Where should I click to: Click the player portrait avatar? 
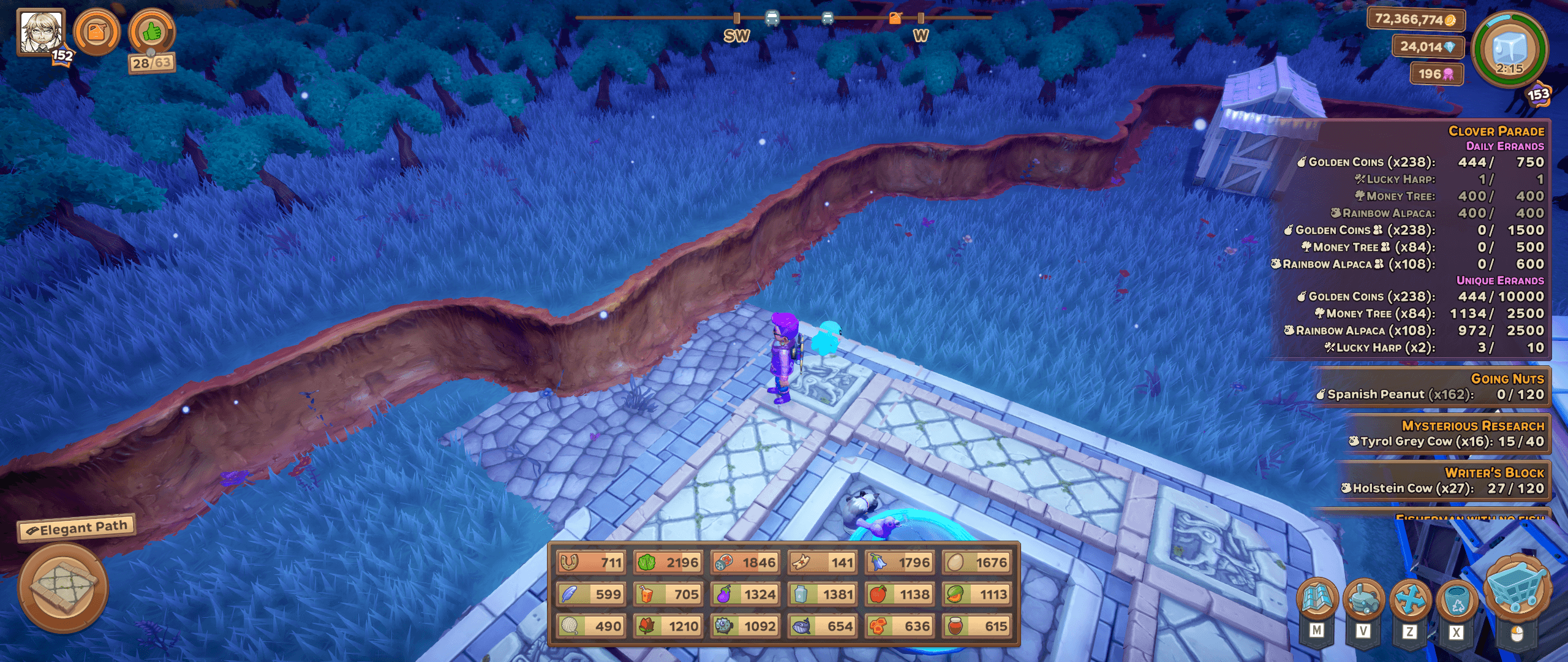pos(40,32)
